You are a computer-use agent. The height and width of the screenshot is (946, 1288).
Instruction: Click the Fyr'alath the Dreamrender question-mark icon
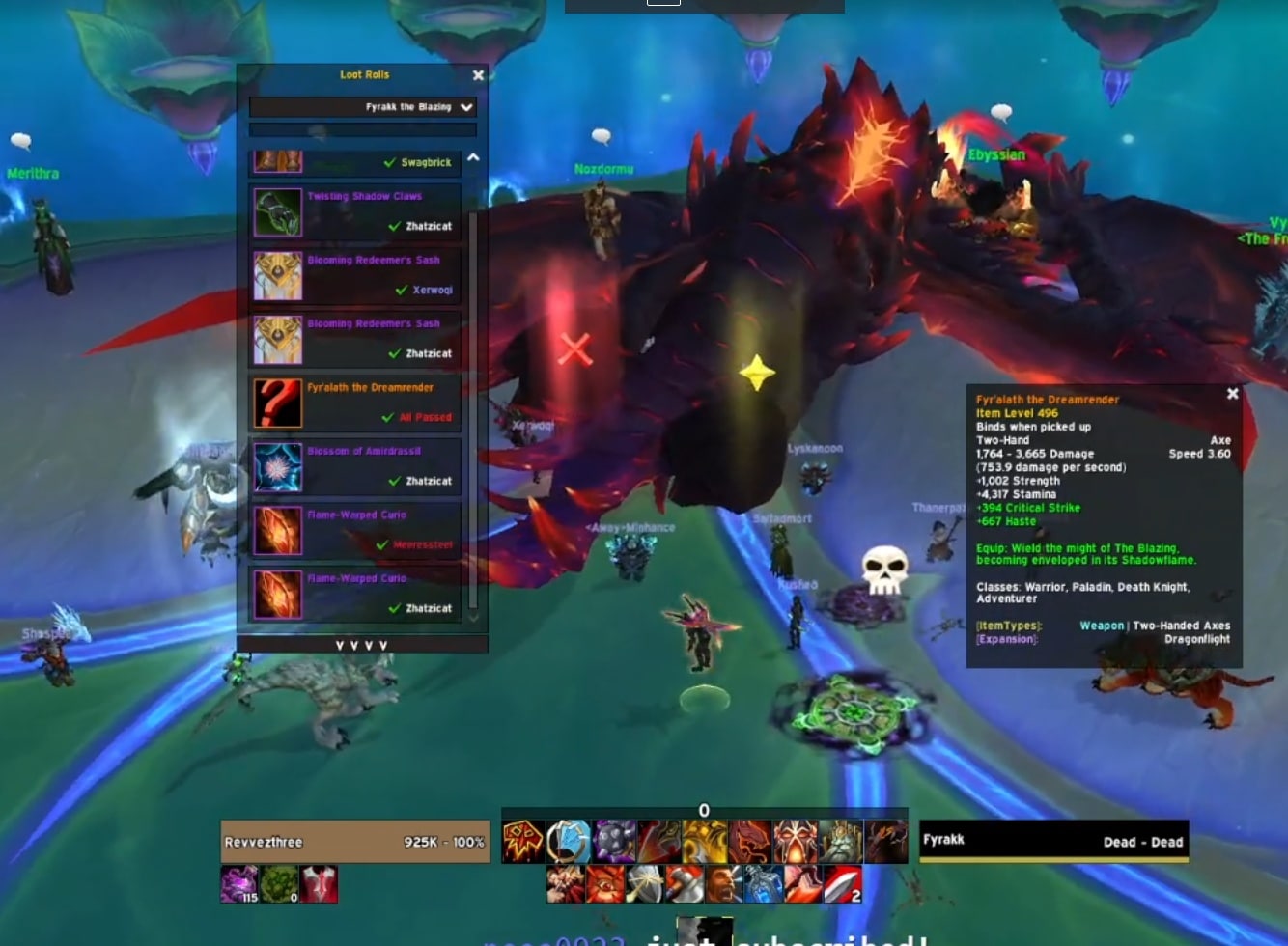278,403
